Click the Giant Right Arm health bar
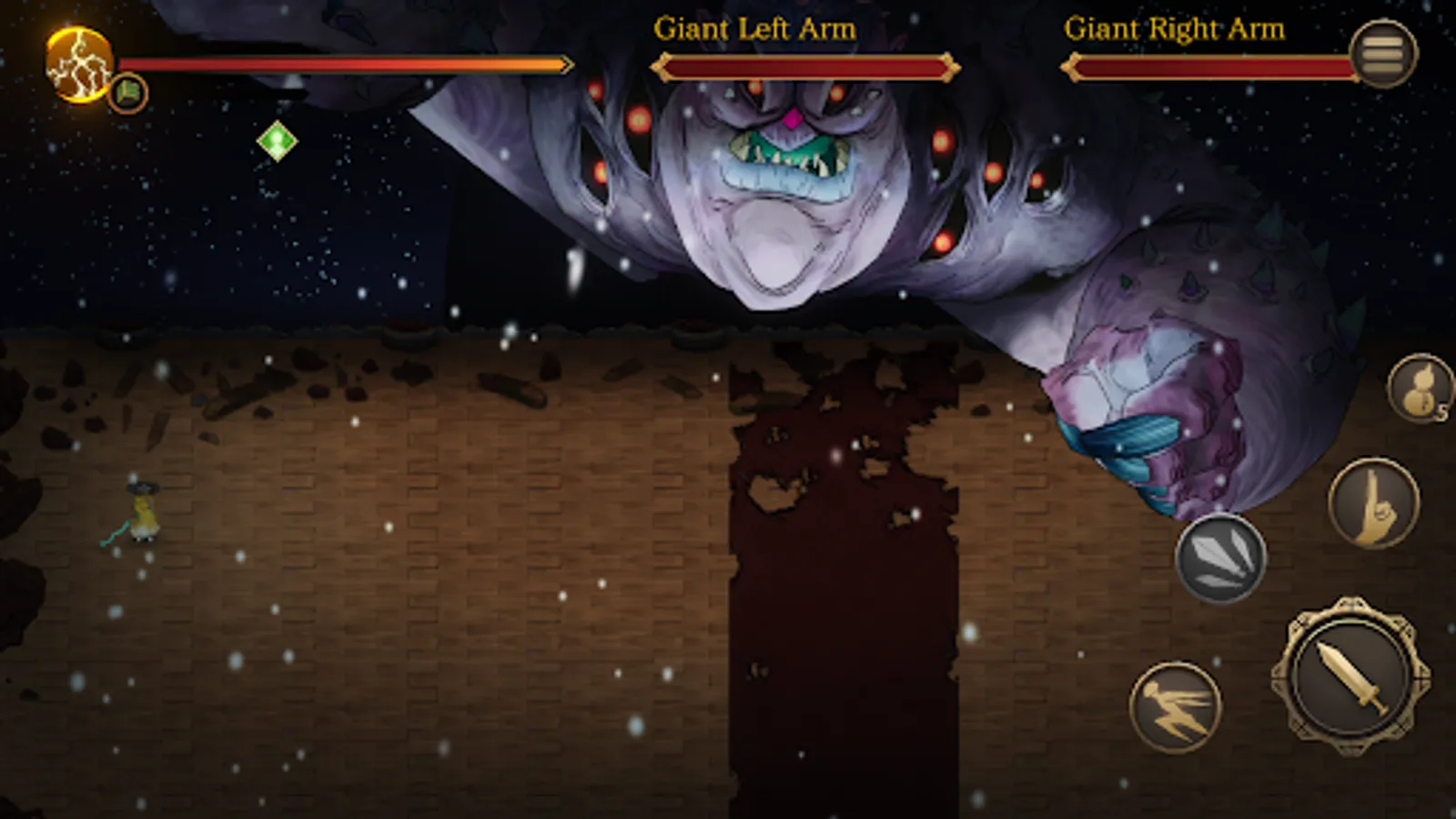The width and height of the screenshot is (1456, 819). click(x=1215, y=65)
